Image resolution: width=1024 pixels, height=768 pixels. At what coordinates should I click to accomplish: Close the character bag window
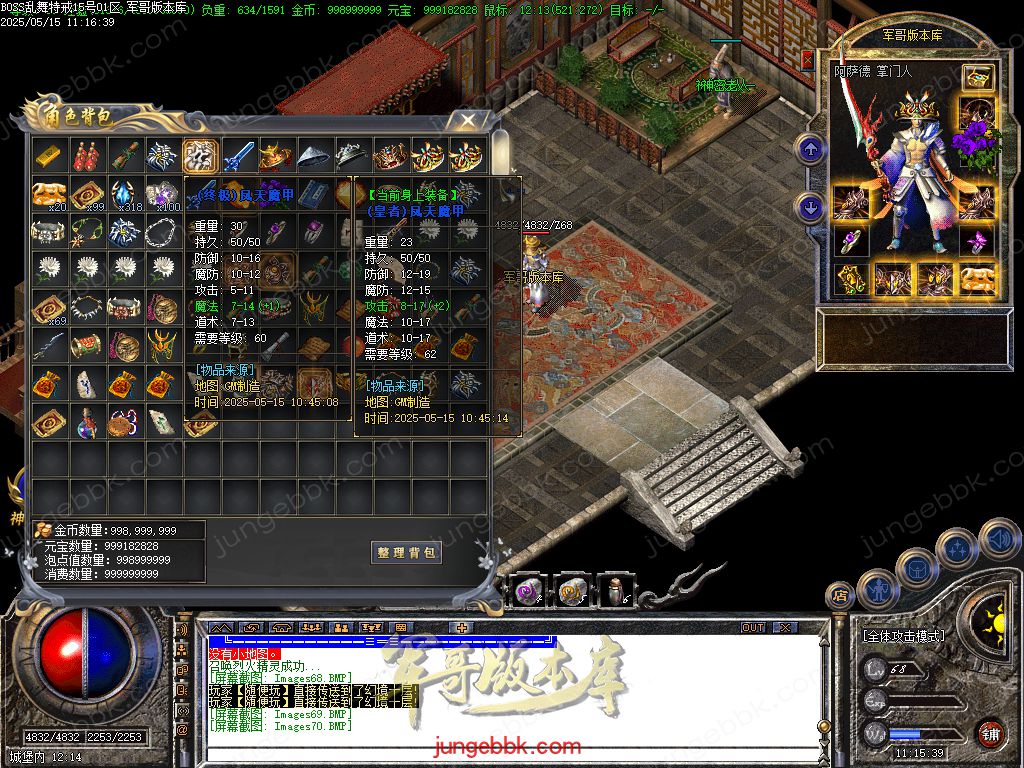pos(466,121)
